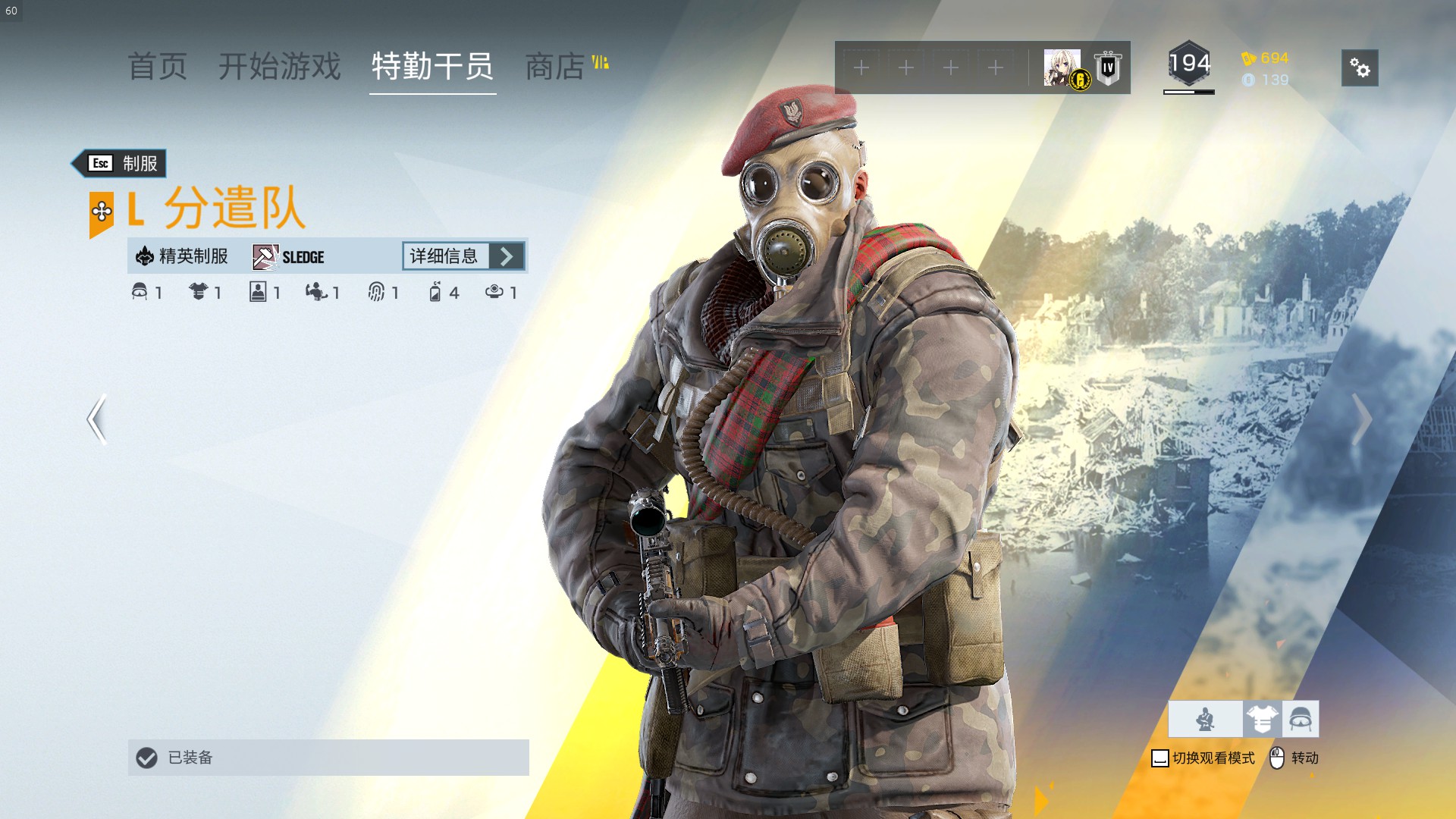Open the renown currency balance 694
Image resolution: width=1456 pixels, height=819 pixels.
1265,58
